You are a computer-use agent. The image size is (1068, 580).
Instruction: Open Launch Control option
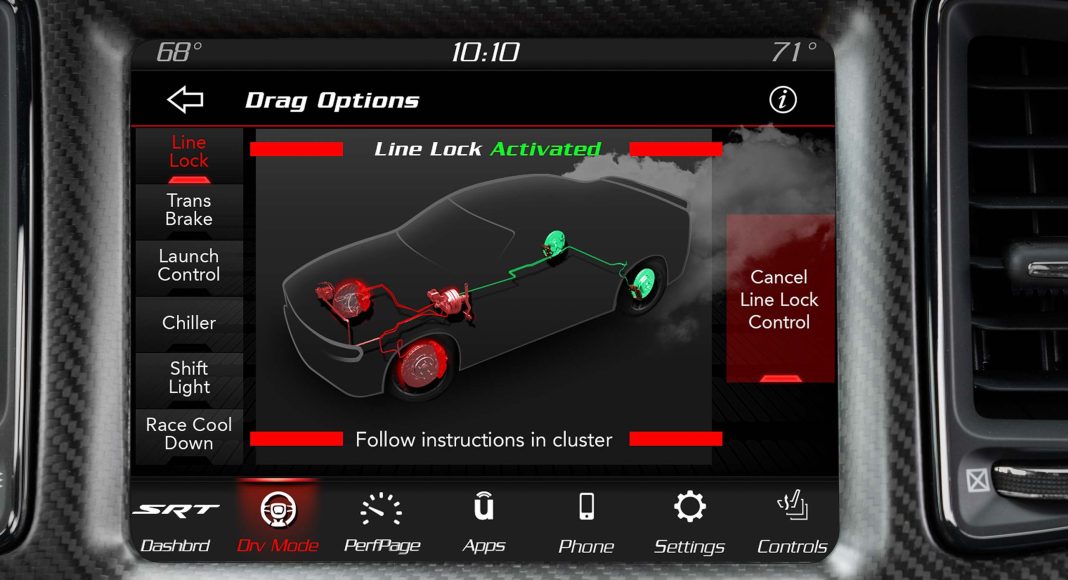pyautogui.click(x=189, y=266)
